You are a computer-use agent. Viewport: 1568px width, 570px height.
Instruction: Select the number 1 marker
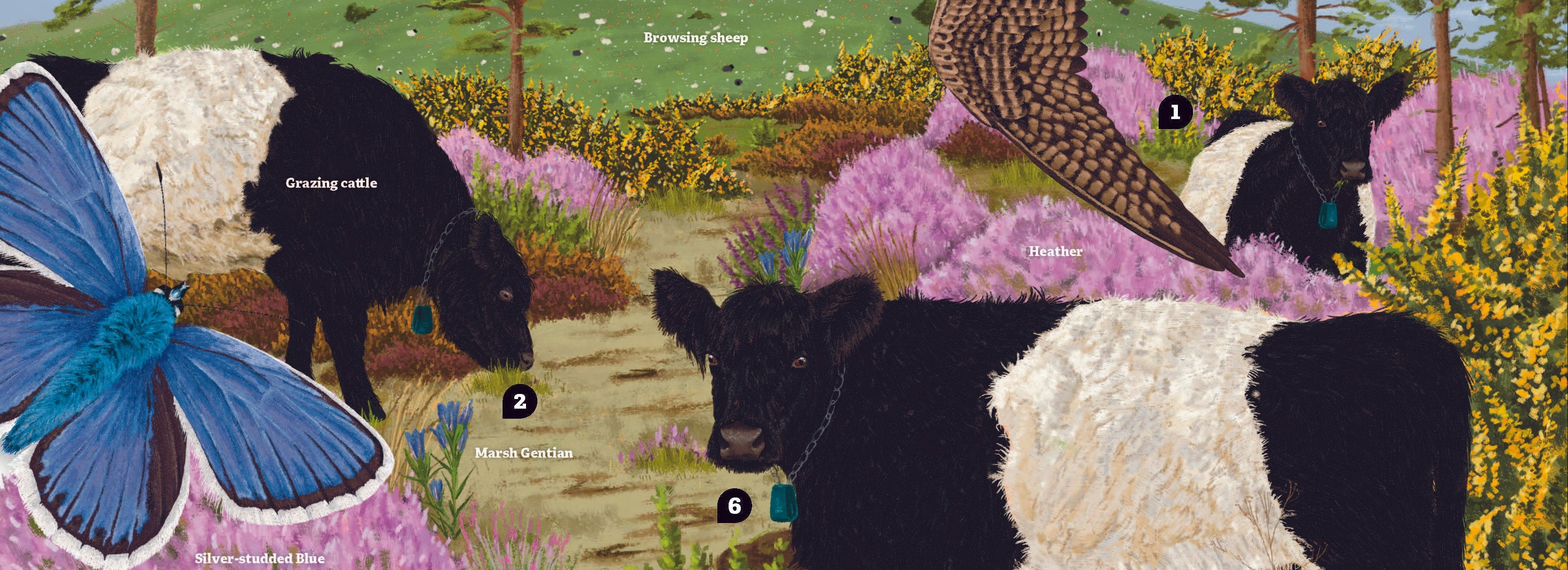[1175, 113]
